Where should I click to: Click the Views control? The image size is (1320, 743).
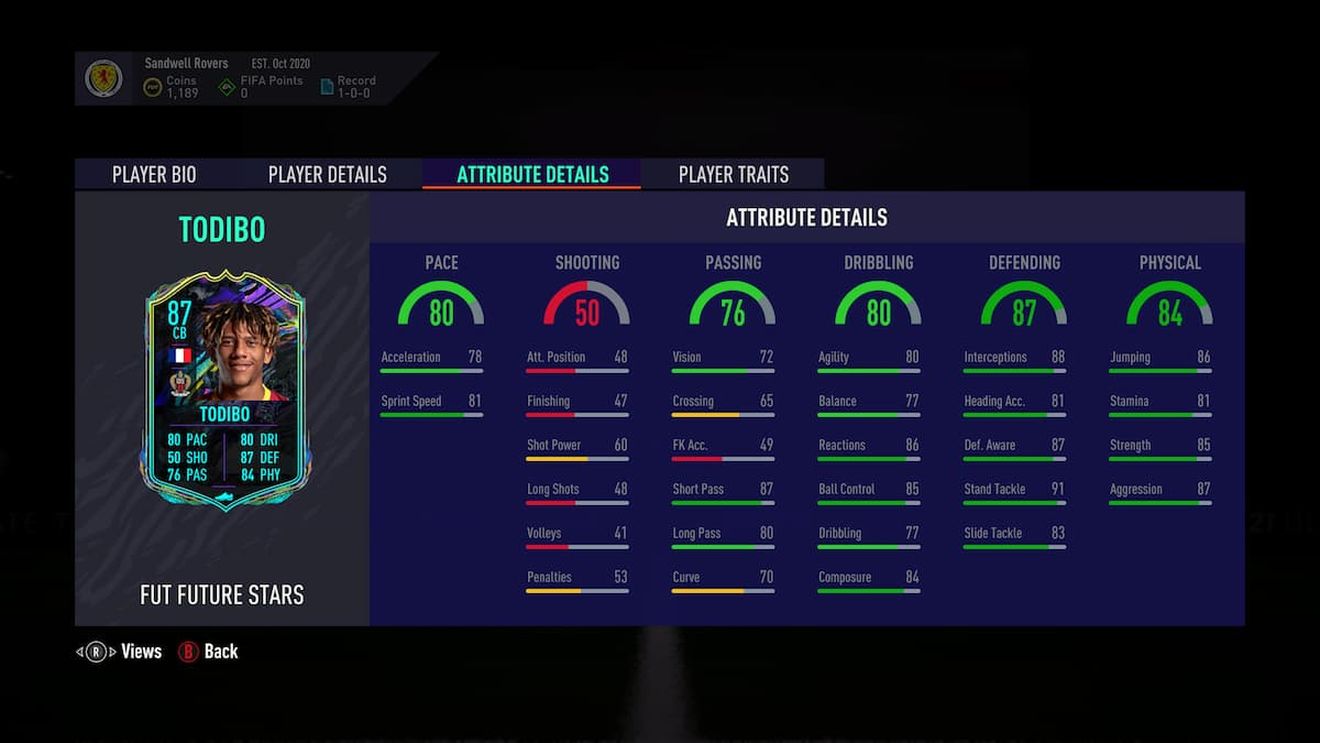140,651
